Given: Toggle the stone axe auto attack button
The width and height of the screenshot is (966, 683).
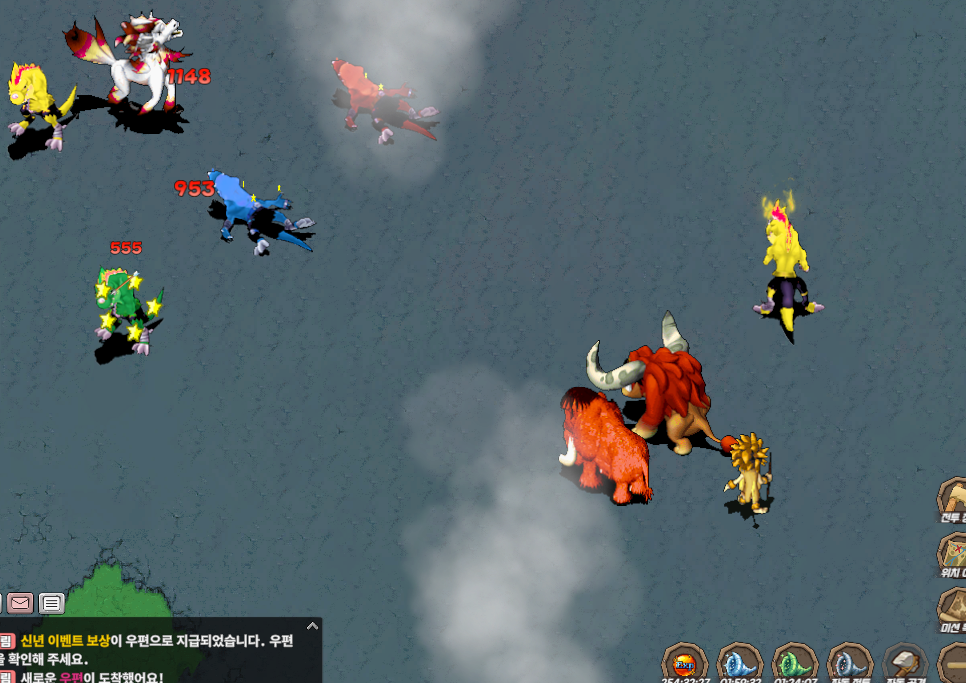Looking at the screenshot, I should (x=906, y=664).
